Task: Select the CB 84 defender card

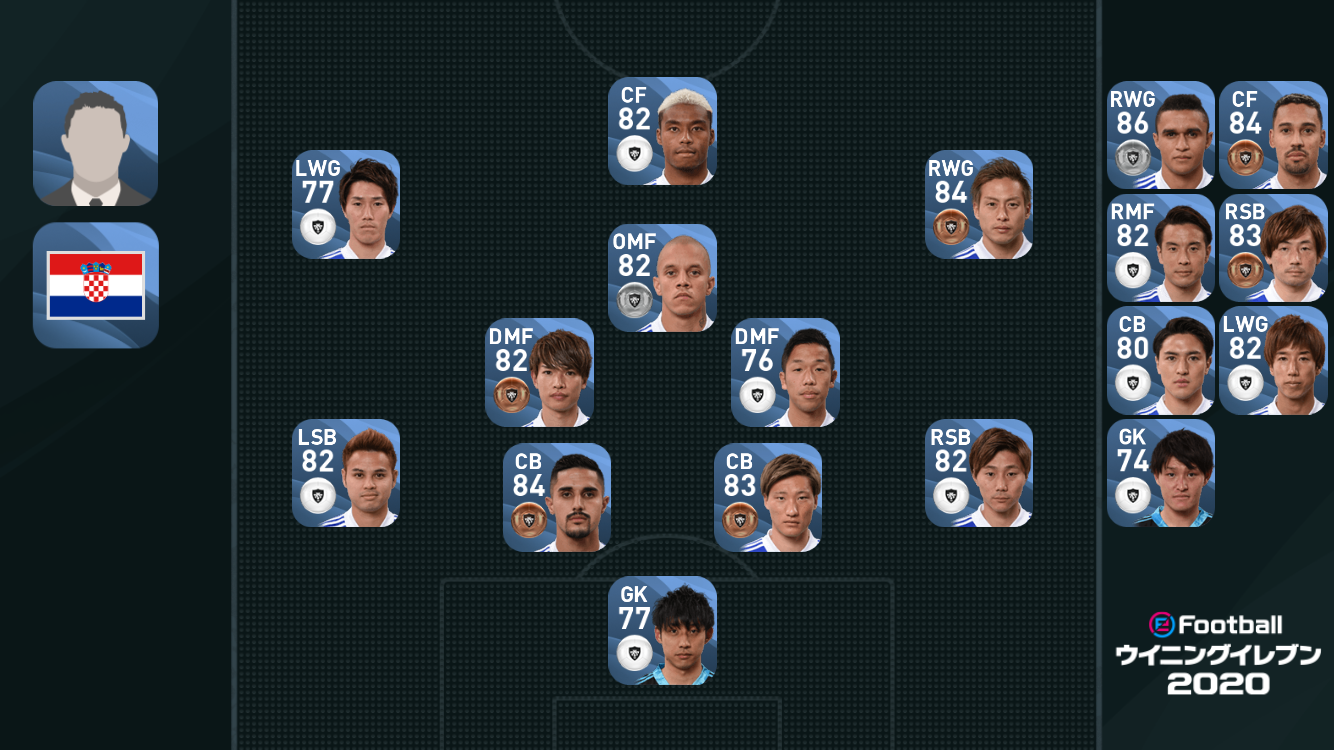Action: [557, 497]
